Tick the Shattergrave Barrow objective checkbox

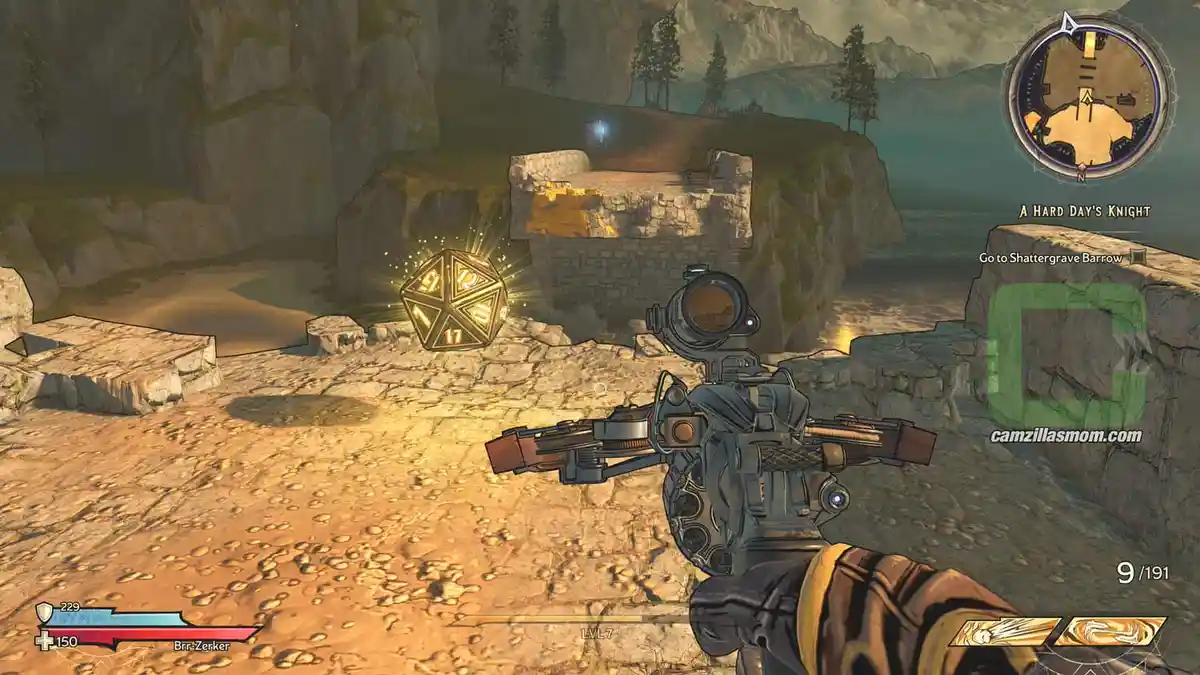pyautogui.click(x=1138, y=258)
